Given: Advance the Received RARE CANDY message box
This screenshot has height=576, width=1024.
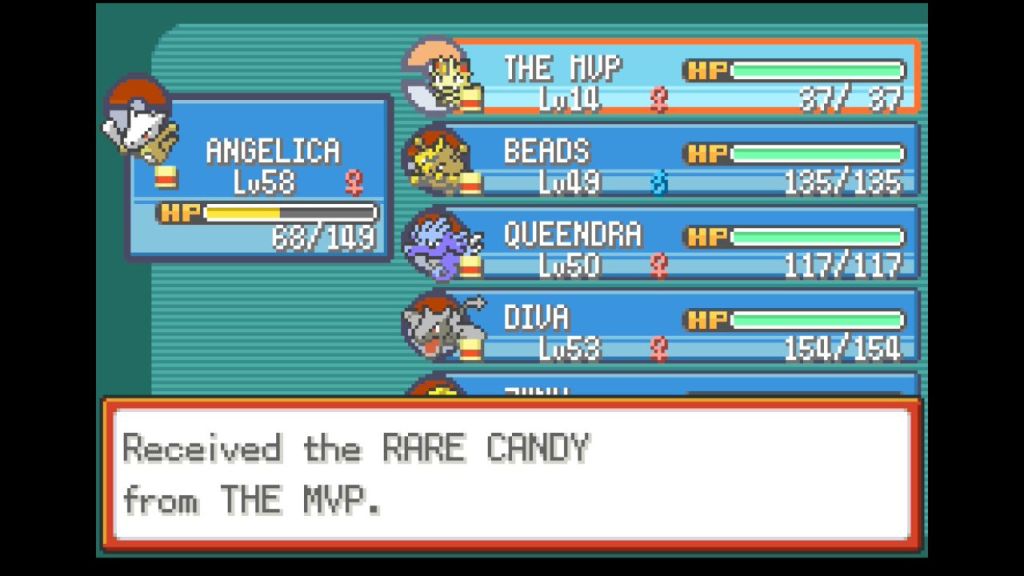Looking at the screenshot, I should (511, 473).
